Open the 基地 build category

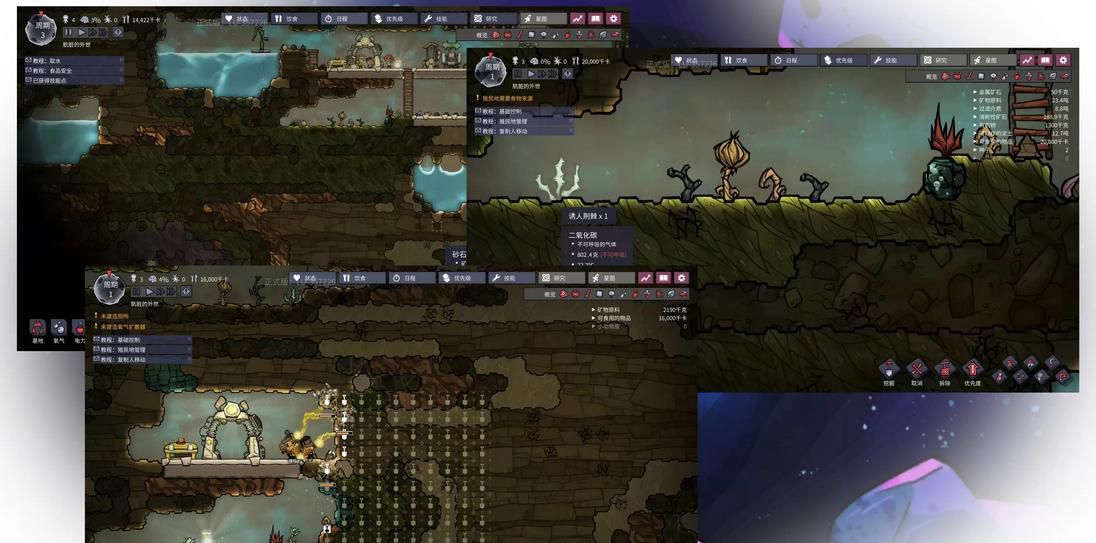pyautogui.click(x=37, y=329)
